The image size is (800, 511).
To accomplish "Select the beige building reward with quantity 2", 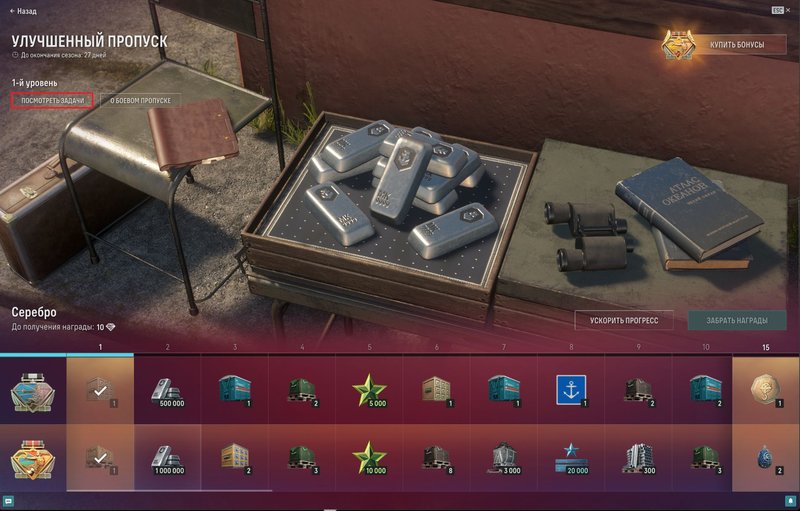I will tap(235, 458).
